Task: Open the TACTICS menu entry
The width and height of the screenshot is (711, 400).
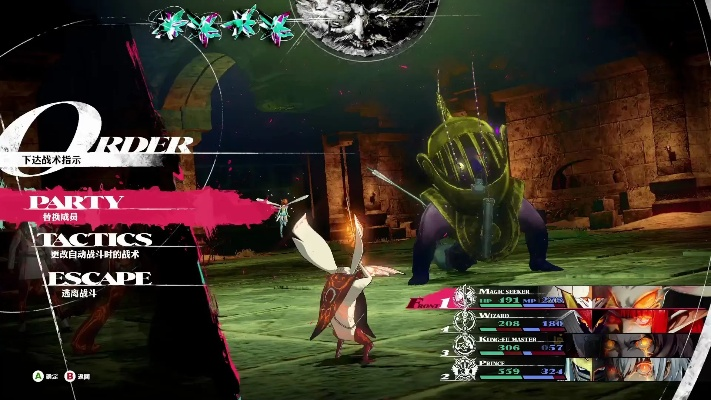Action: (x=95, y=240)
